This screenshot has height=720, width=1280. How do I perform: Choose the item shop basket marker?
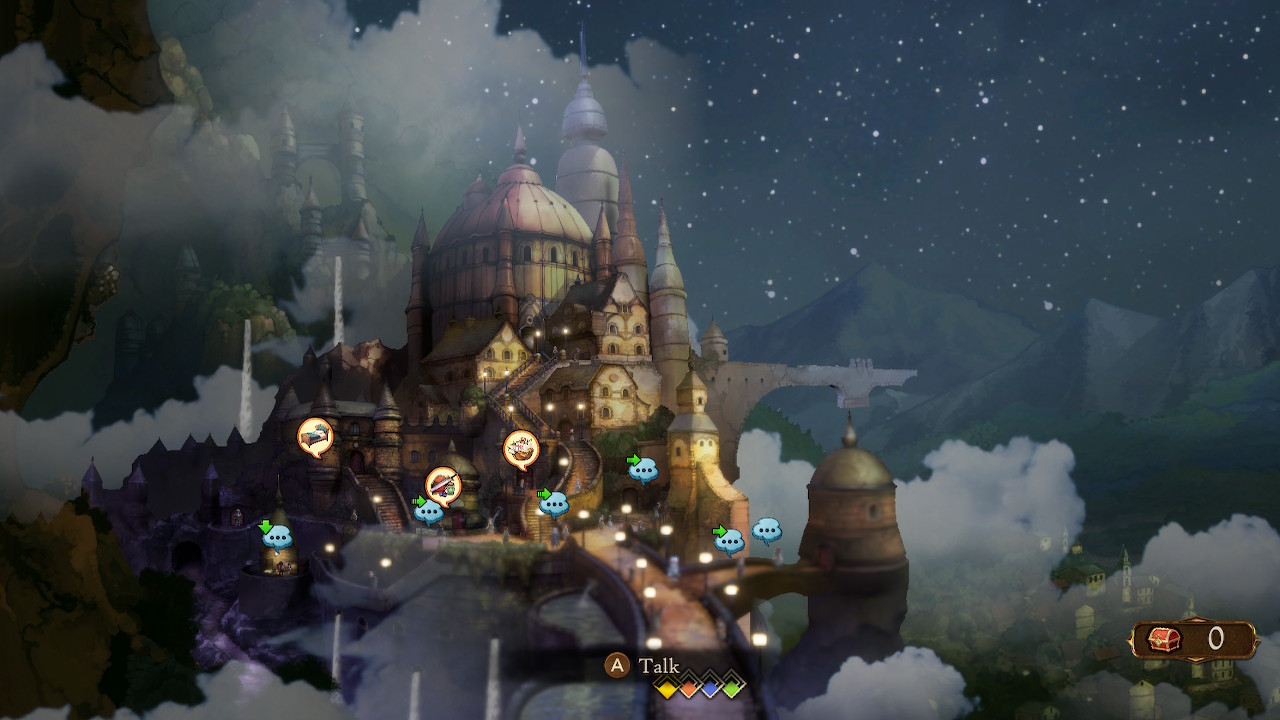pos(521,448)
